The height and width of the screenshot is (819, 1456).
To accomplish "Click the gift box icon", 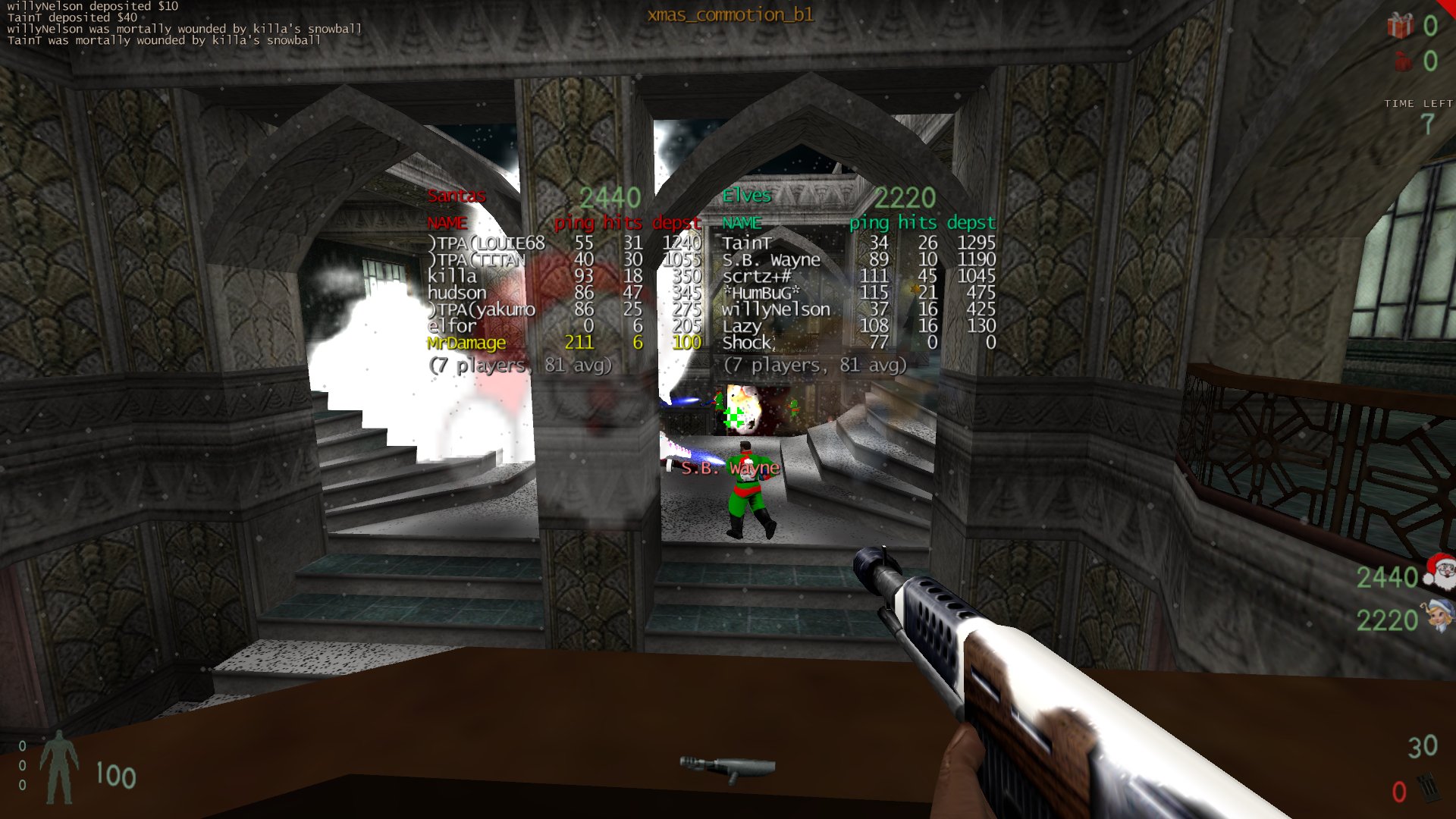I will [1400, 26].
